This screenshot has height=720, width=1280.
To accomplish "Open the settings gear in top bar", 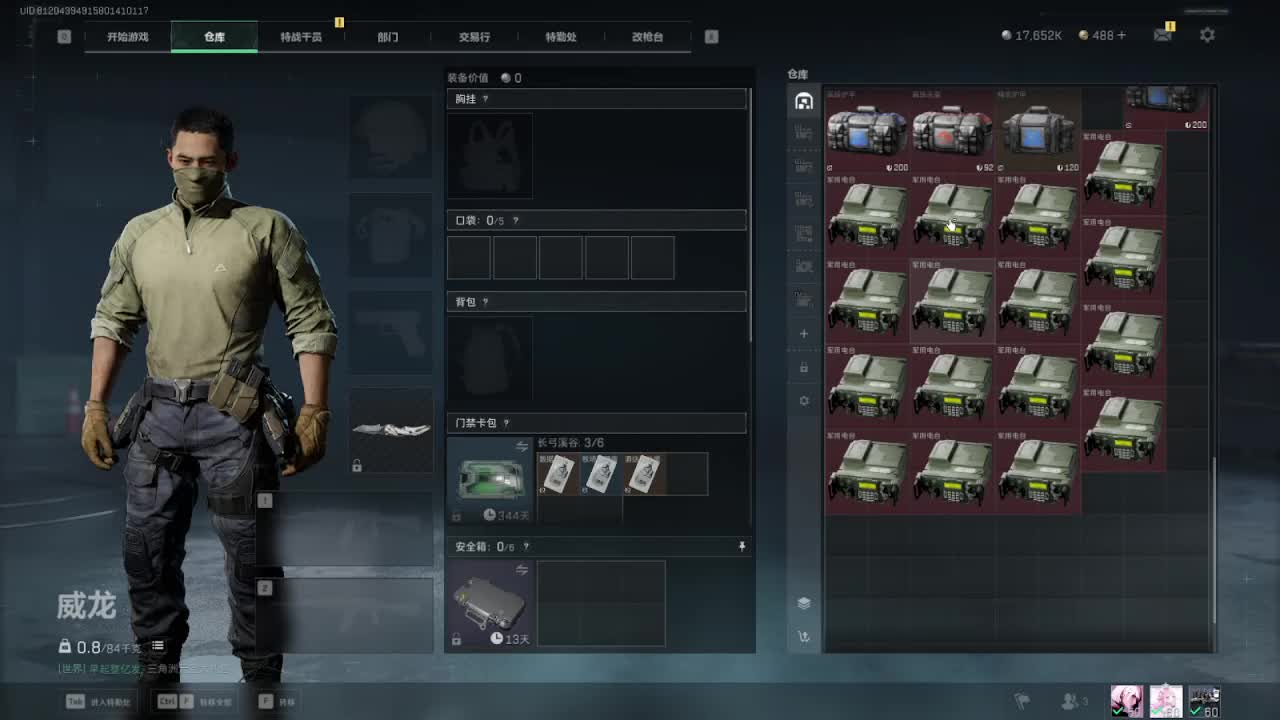I will 1207,35.
